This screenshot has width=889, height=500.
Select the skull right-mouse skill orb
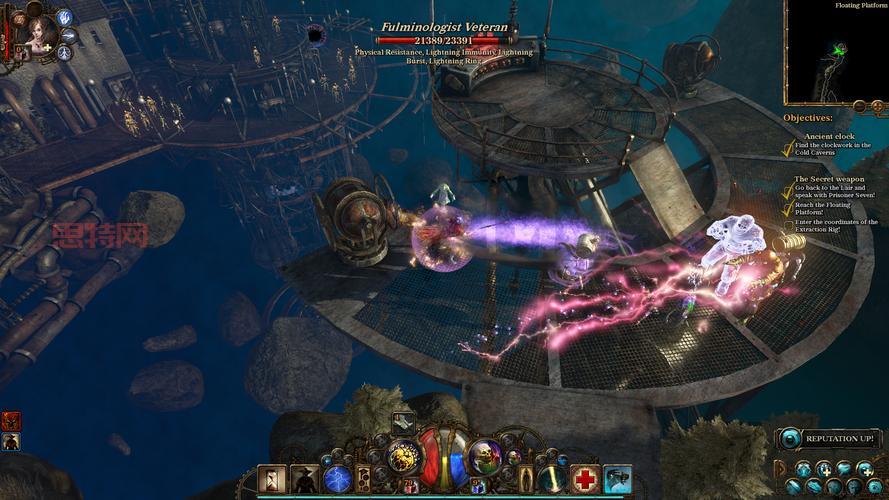(484, 455)
